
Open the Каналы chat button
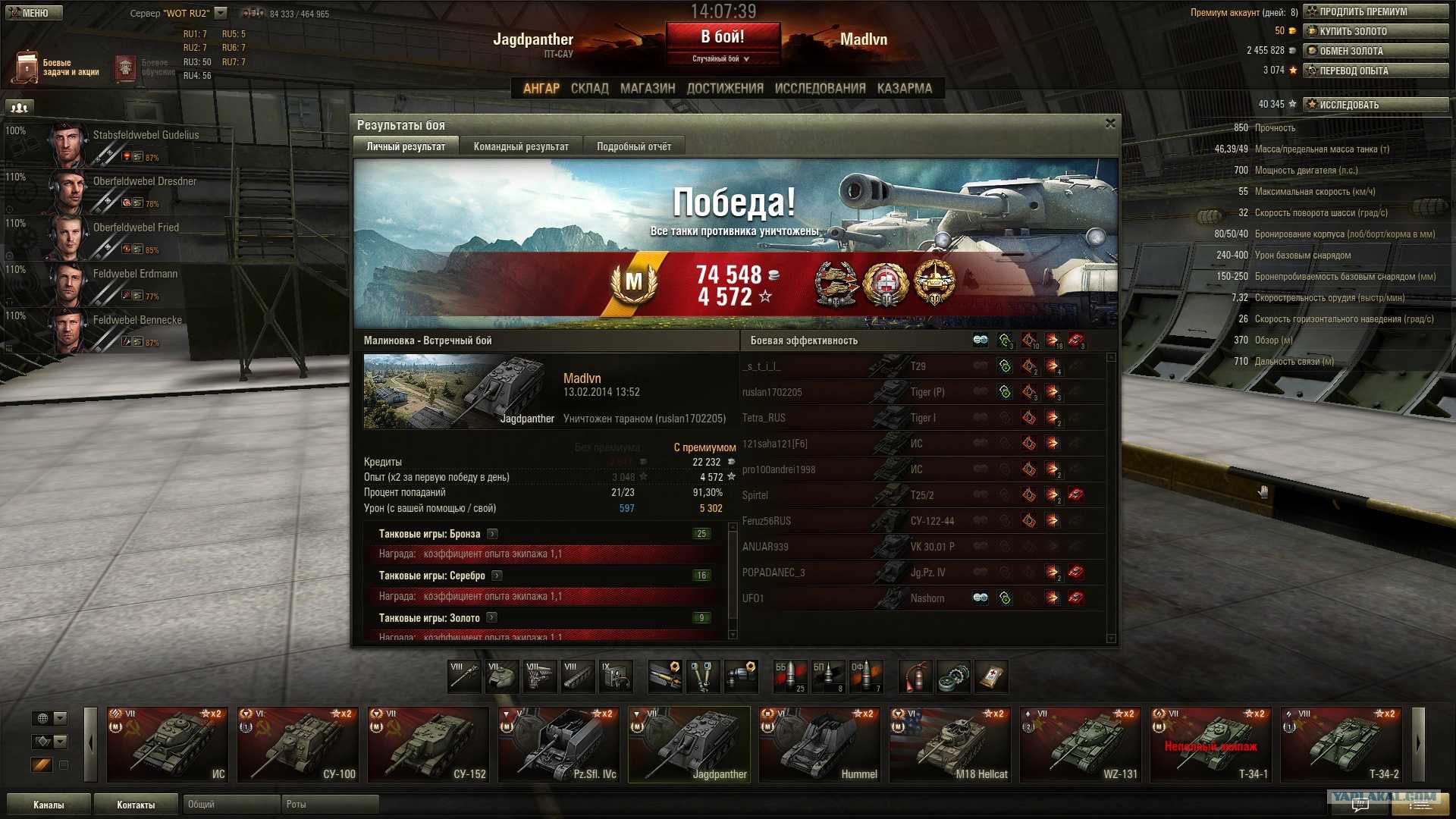pyautogui.click(x=49, y=805)
